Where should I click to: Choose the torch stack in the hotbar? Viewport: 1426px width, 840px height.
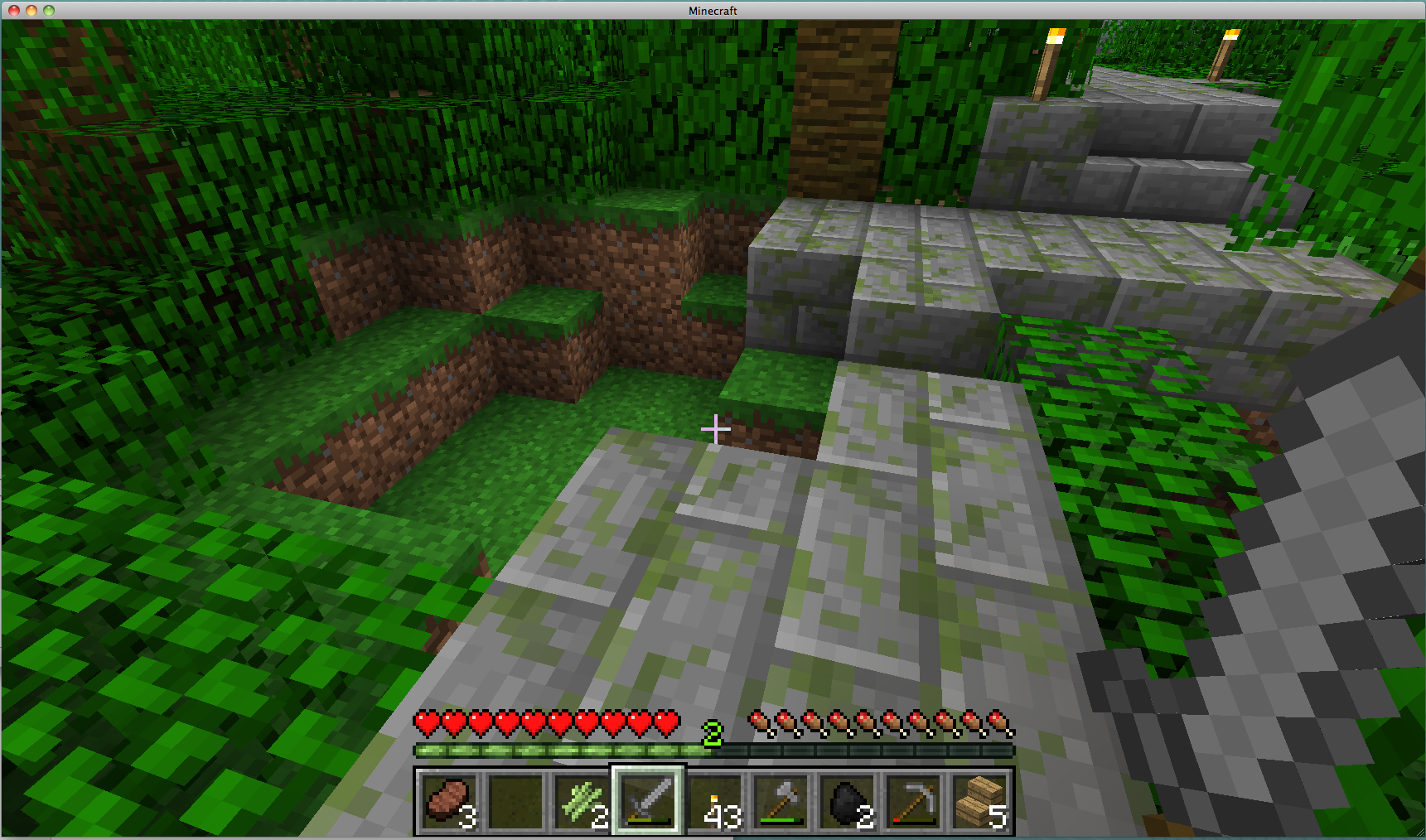click(x=715, y=800)
